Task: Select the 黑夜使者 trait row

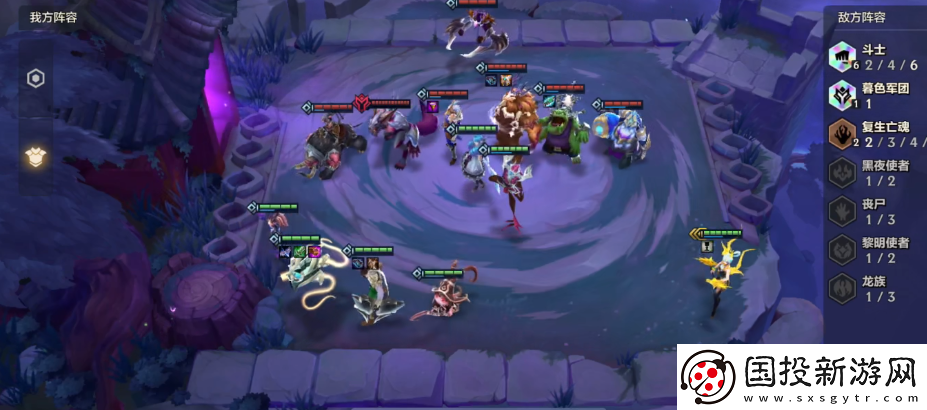Action: coord(874,172)
